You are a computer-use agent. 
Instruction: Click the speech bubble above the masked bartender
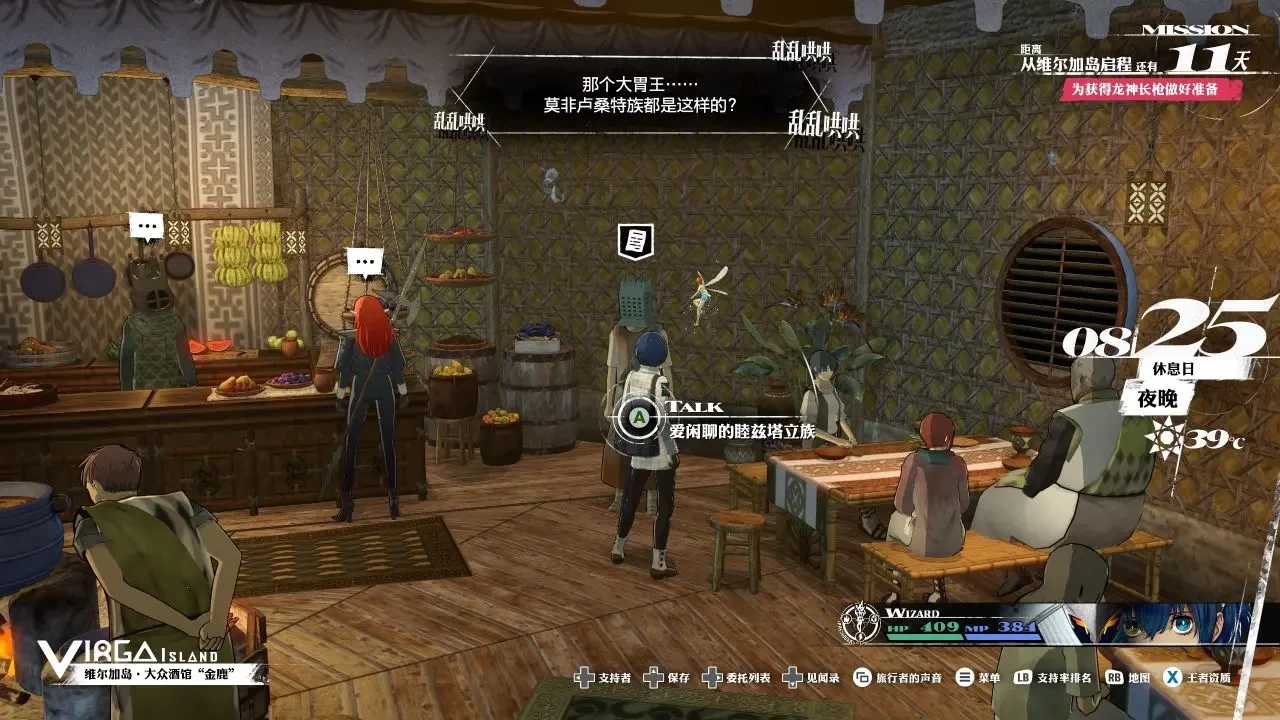tap(147, 225)
